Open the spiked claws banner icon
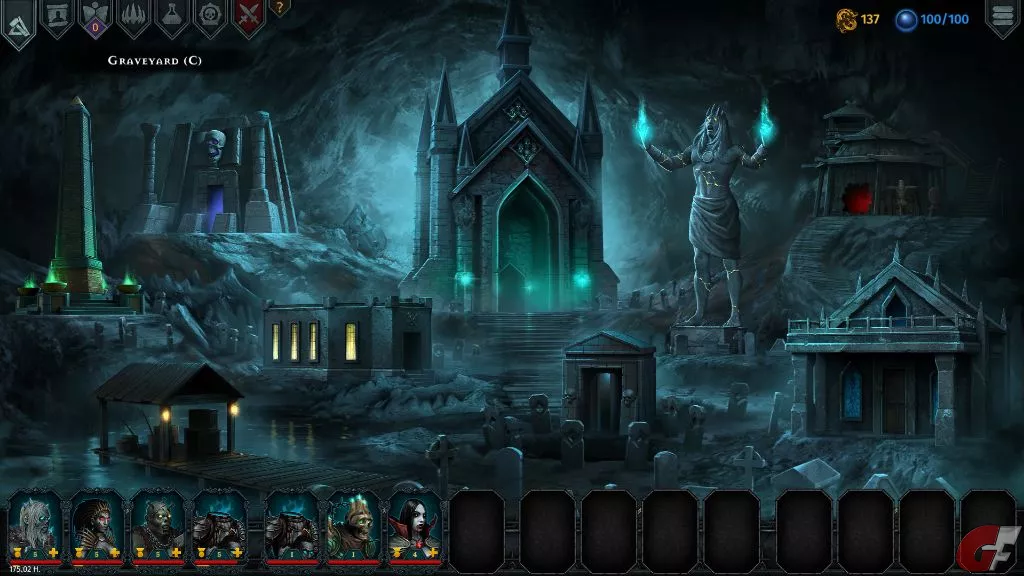1024x576 pixels. pos(133,17)
